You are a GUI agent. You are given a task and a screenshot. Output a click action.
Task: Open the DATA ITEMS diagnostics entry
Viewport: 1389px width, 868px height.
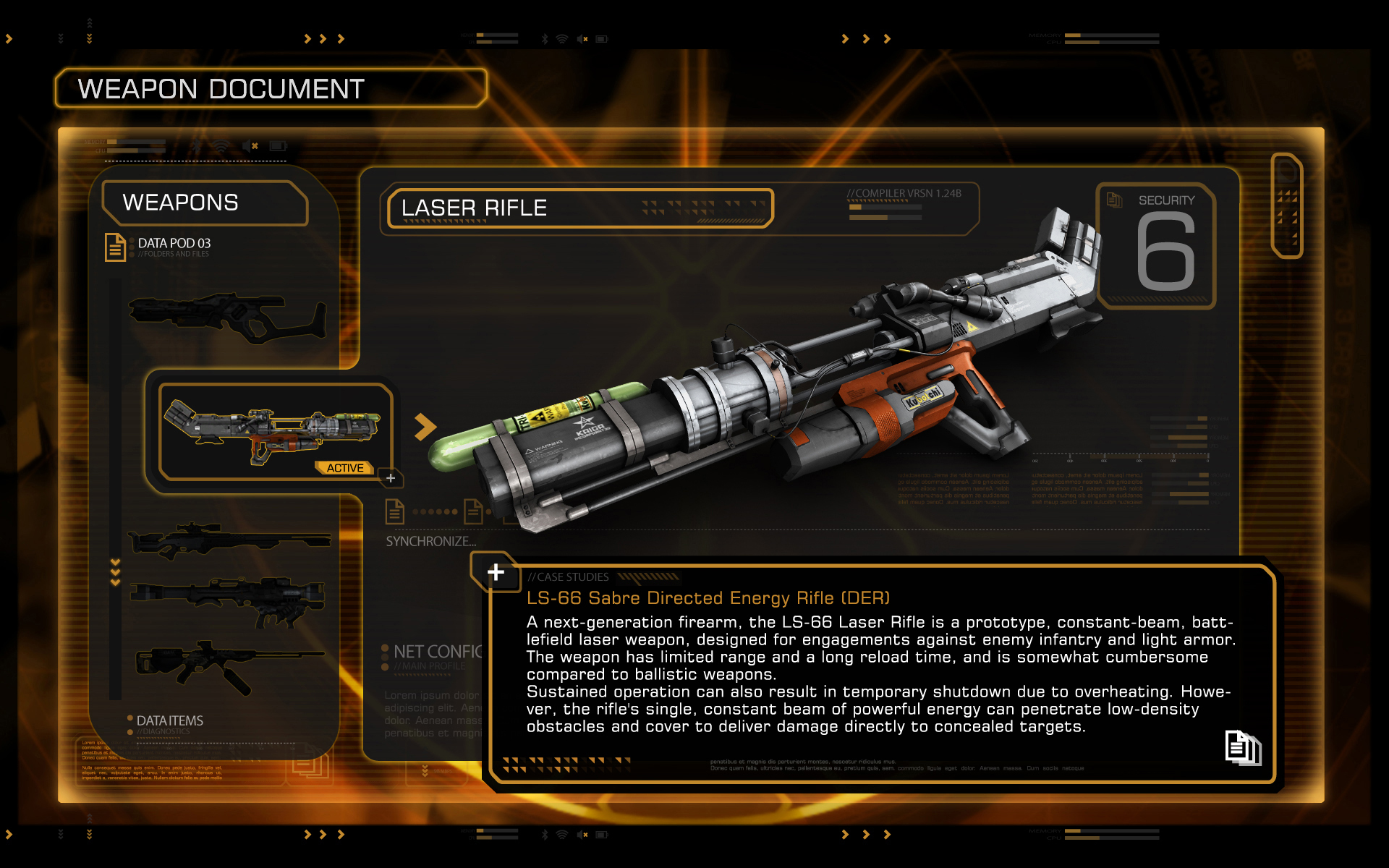(x=169, y=721)
